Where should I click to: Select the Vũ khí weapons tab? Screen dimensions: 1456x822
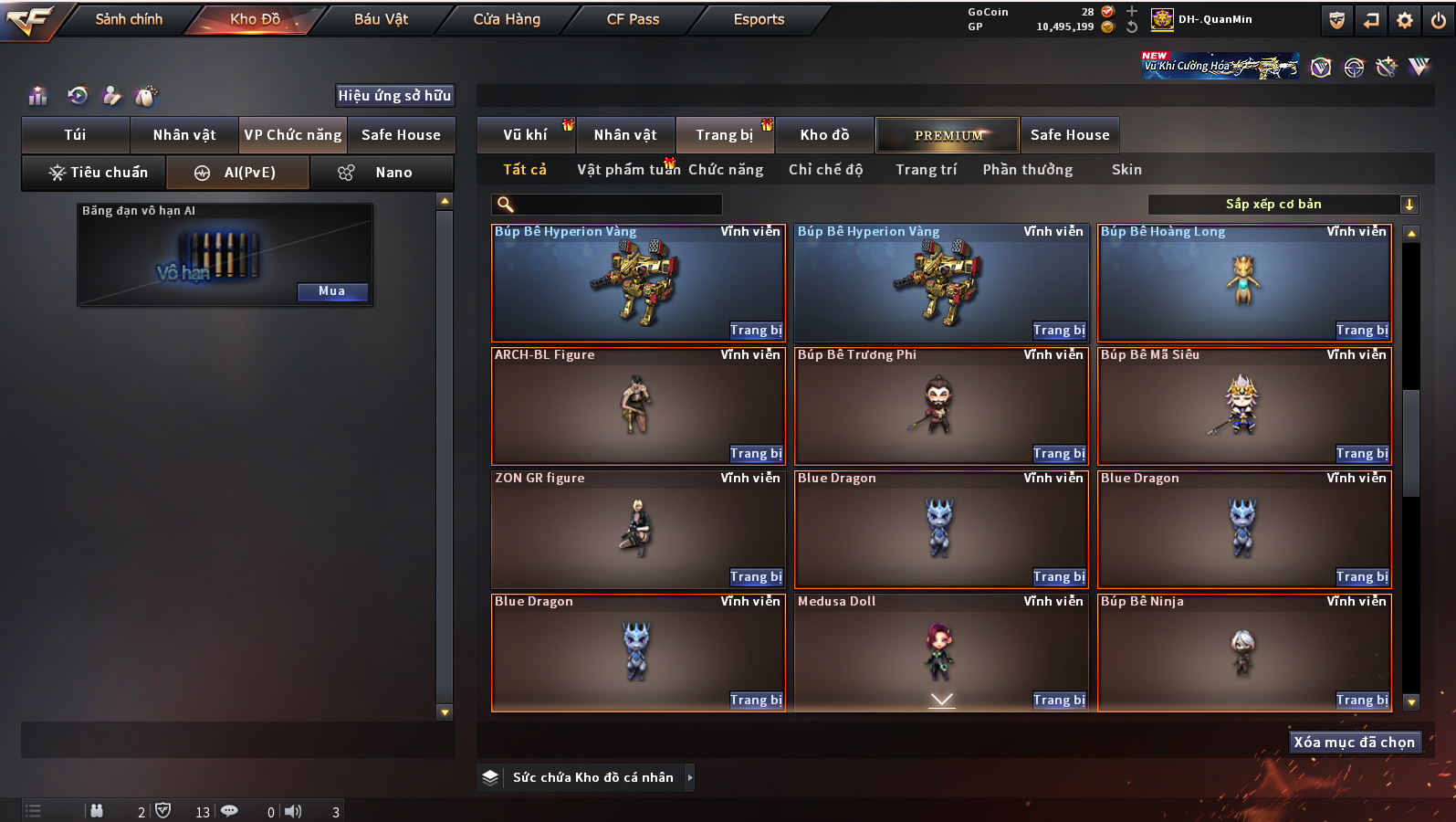click(526, 135)
